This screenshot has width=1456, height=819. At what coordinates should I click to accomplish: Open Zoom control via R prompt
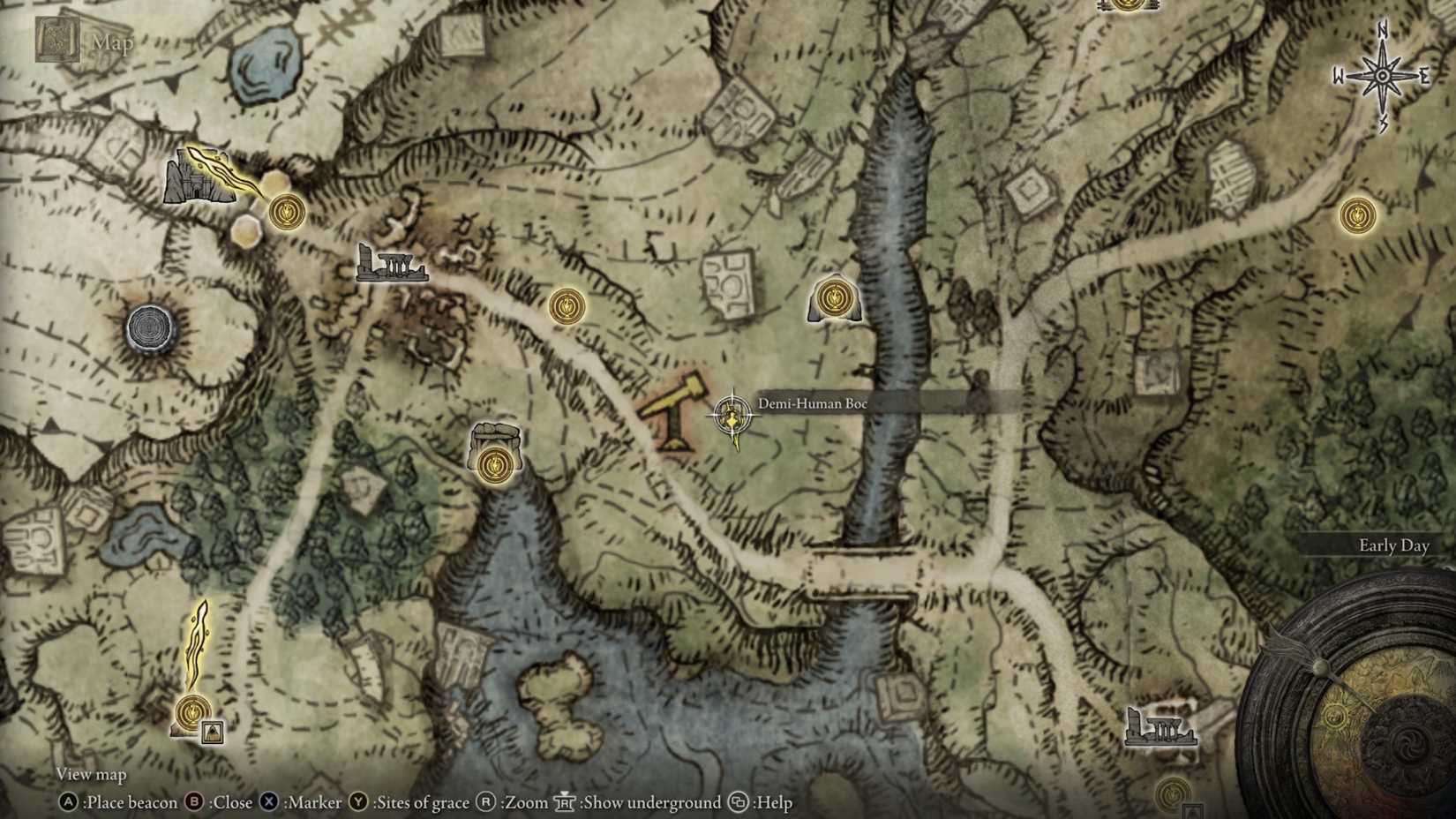[484, 803]
